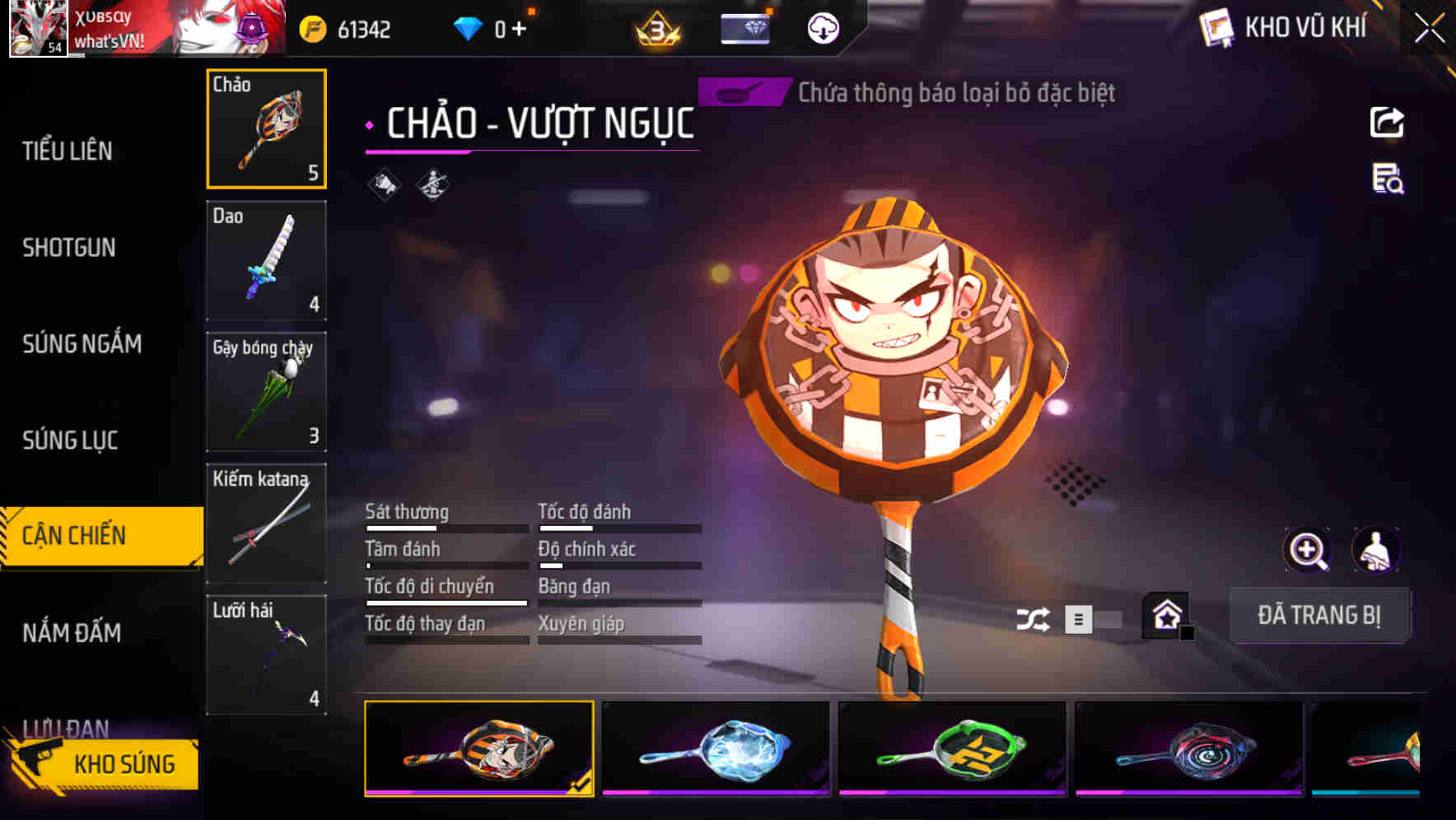Select the NẮM ĐẤM weapon category
1456x820 pixels.
tap(71, 633)
